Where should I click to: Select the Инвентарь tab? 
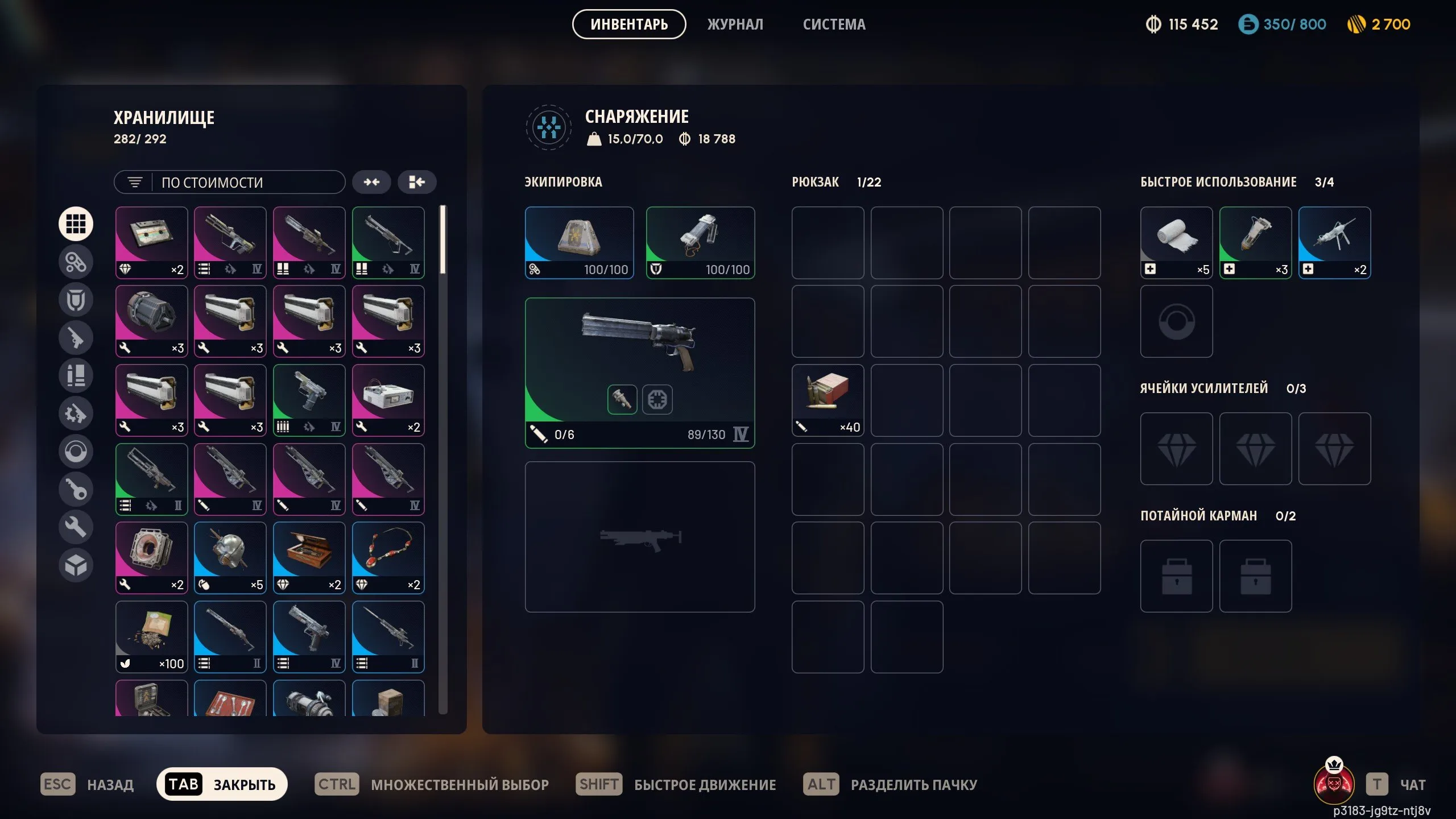(x=628, y=24)
